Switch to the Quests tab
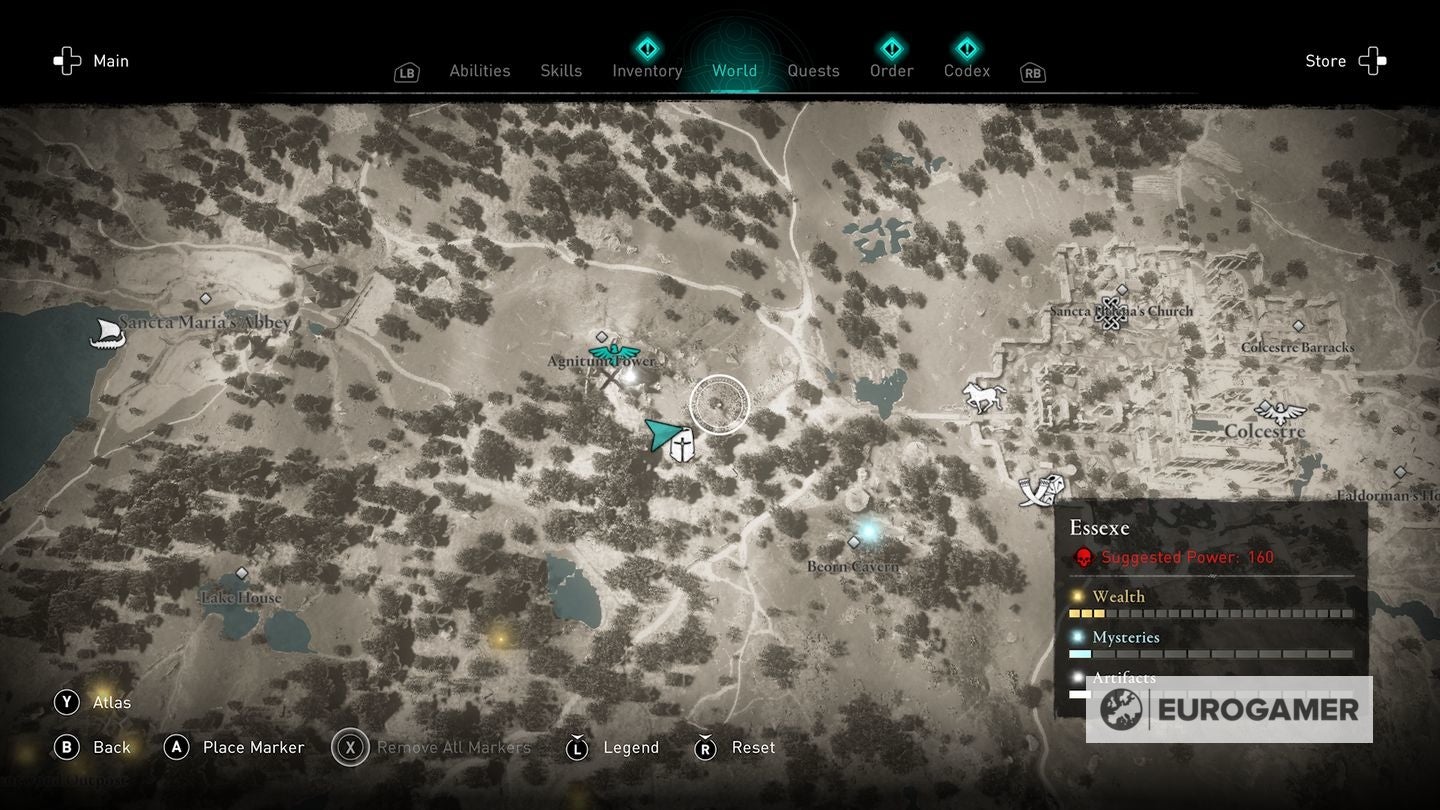1440x810 pixels. (x=813, y=70)
